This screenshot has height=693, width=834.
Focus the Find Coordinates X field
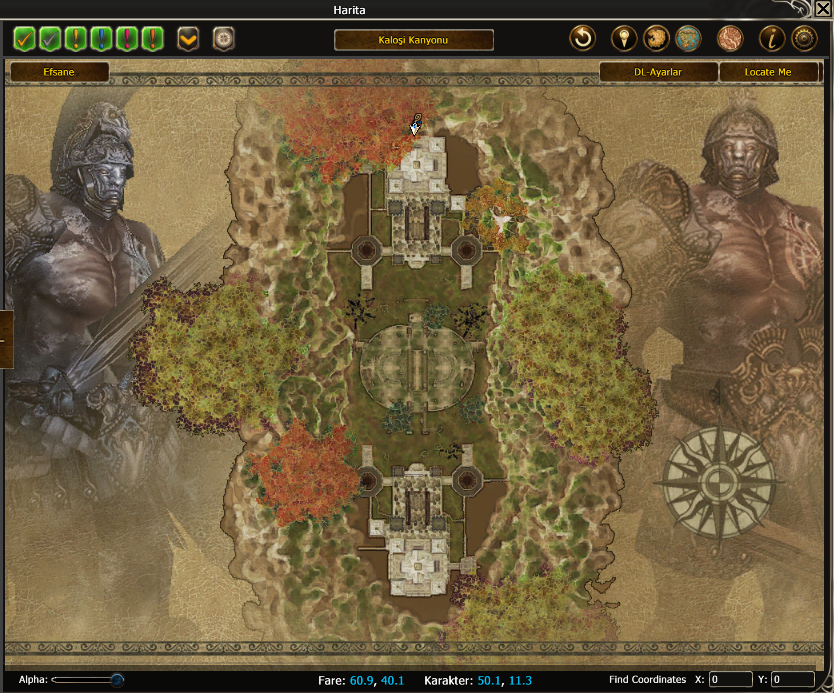730,680
